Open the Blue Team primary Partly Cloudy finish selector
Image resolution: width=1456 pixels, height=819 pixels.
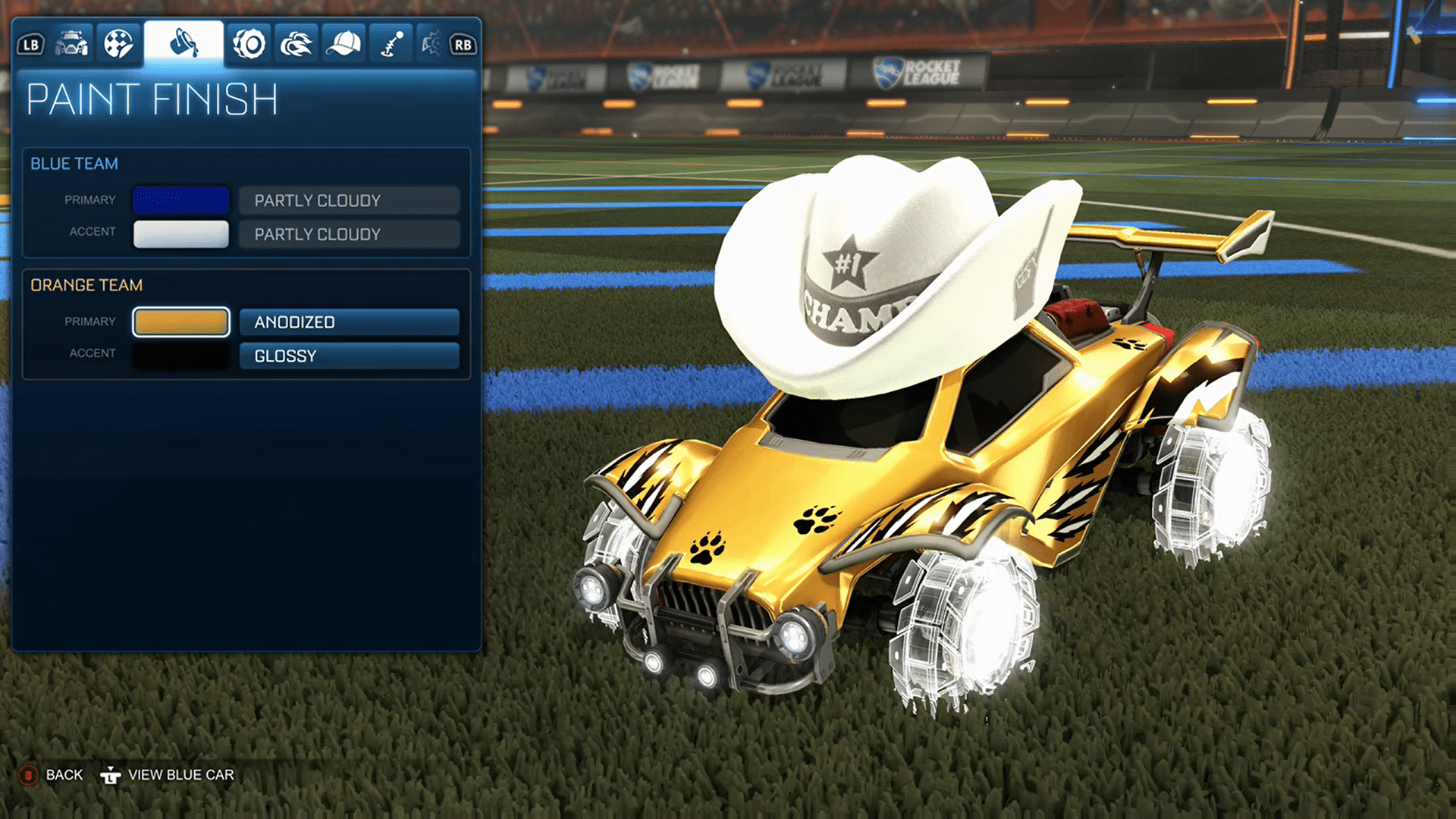(x=349, y=200)
